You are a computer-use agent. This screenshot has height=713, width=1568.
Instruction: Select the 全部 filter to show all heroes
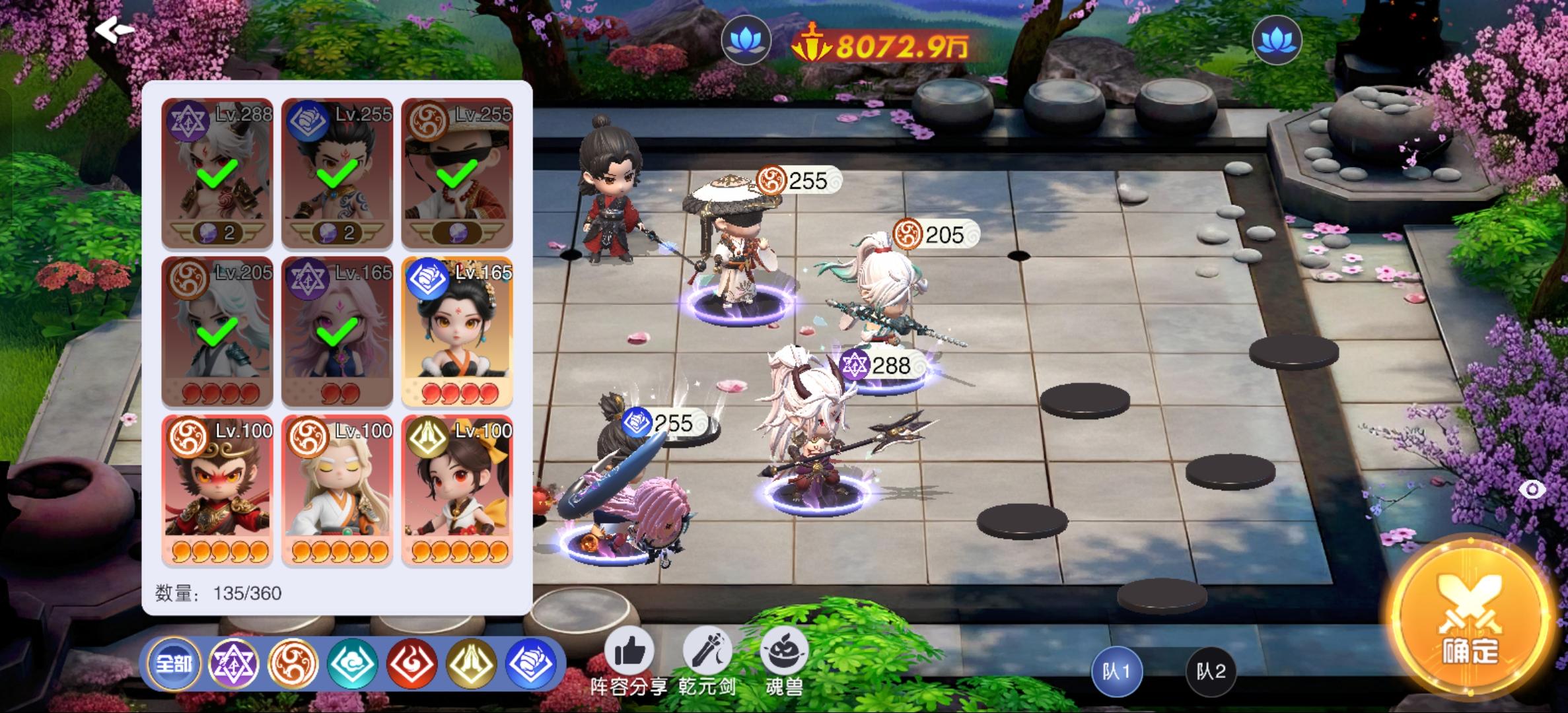tap(176, 665)
